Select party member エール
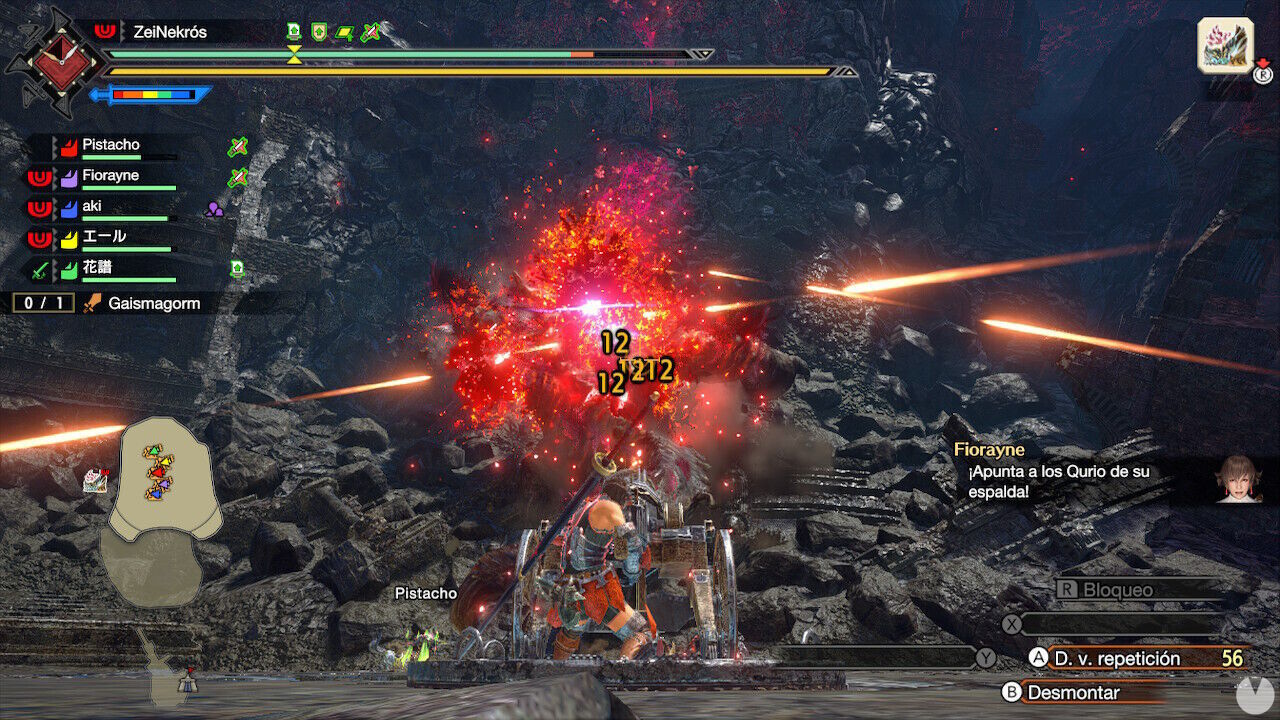This screenshot has width=1280, height=720. coord(104,237)
